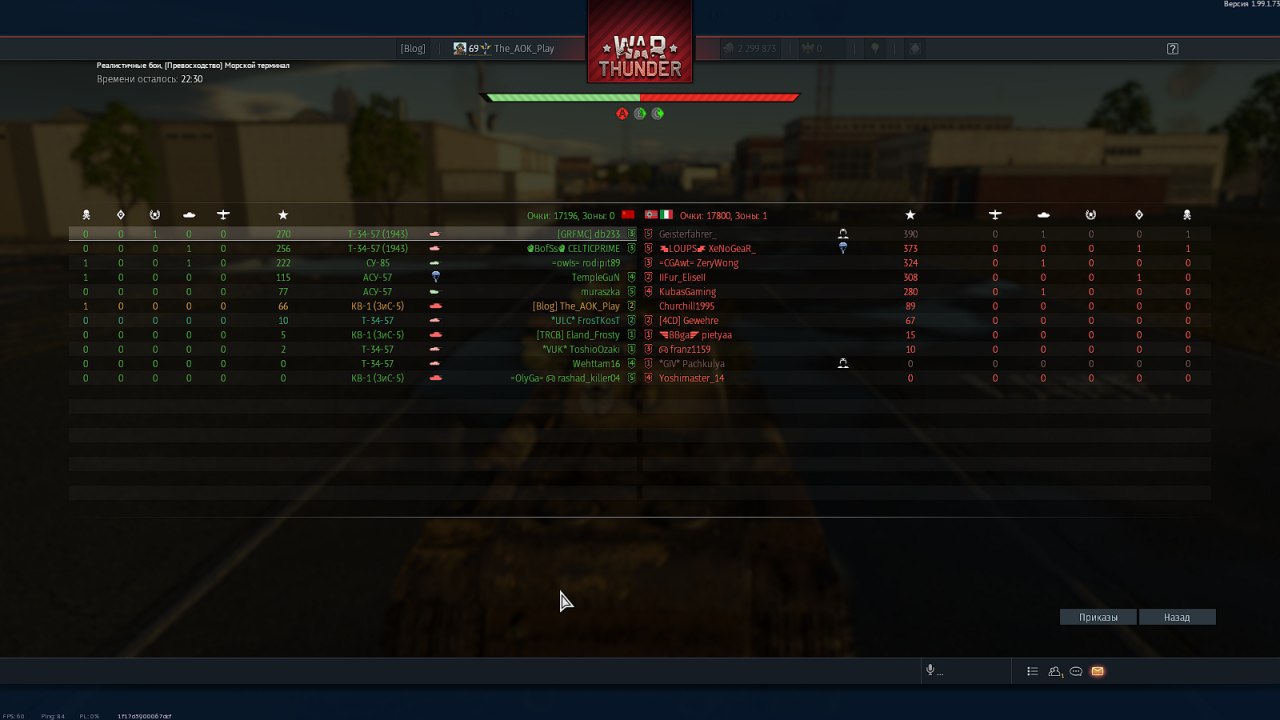The width and height of the screenshot is (1280, 720).
Task: Click the [Blog] squadron tag
Action: coord(413,48)
